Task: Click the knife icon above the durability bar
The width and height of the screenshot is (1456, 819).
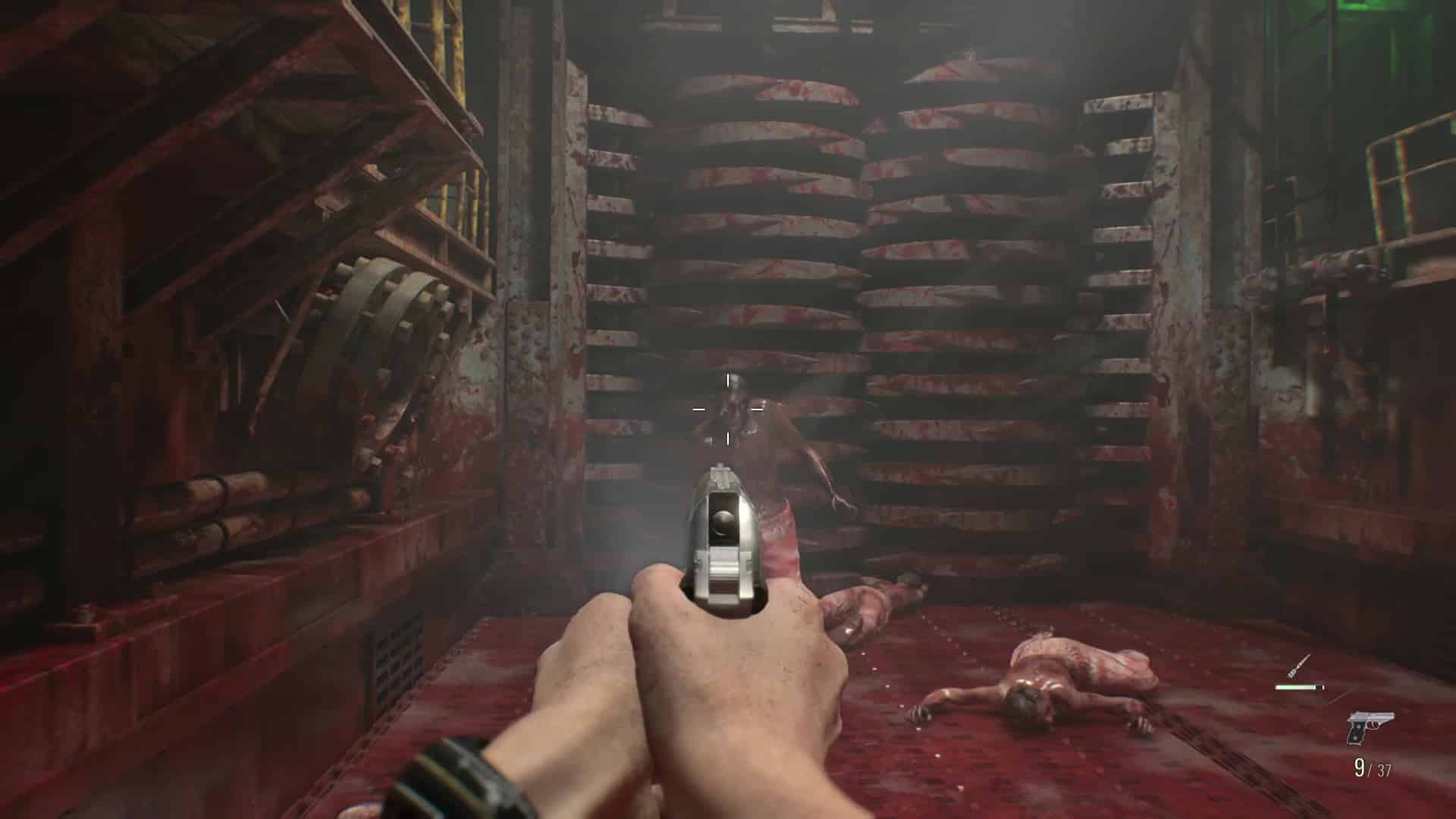Action: tap(1298, 665)
